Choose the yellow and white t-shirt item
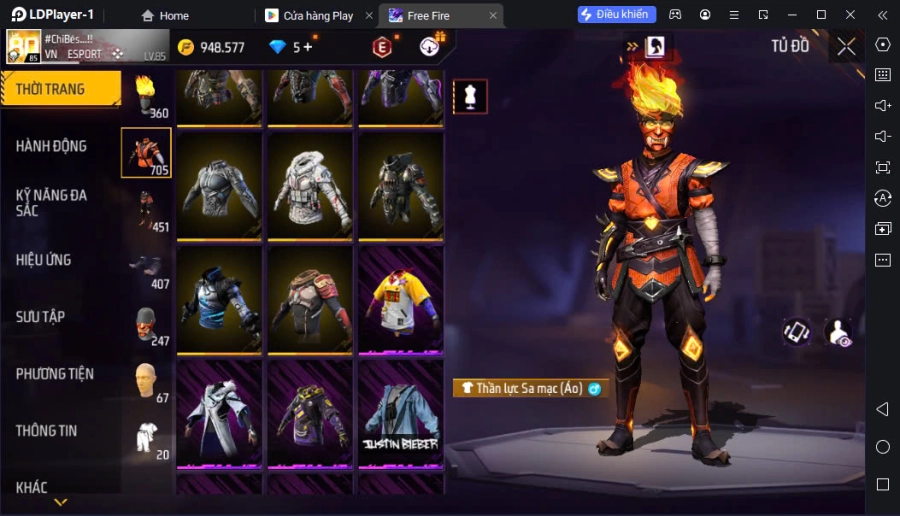 [x=400, y=297]
